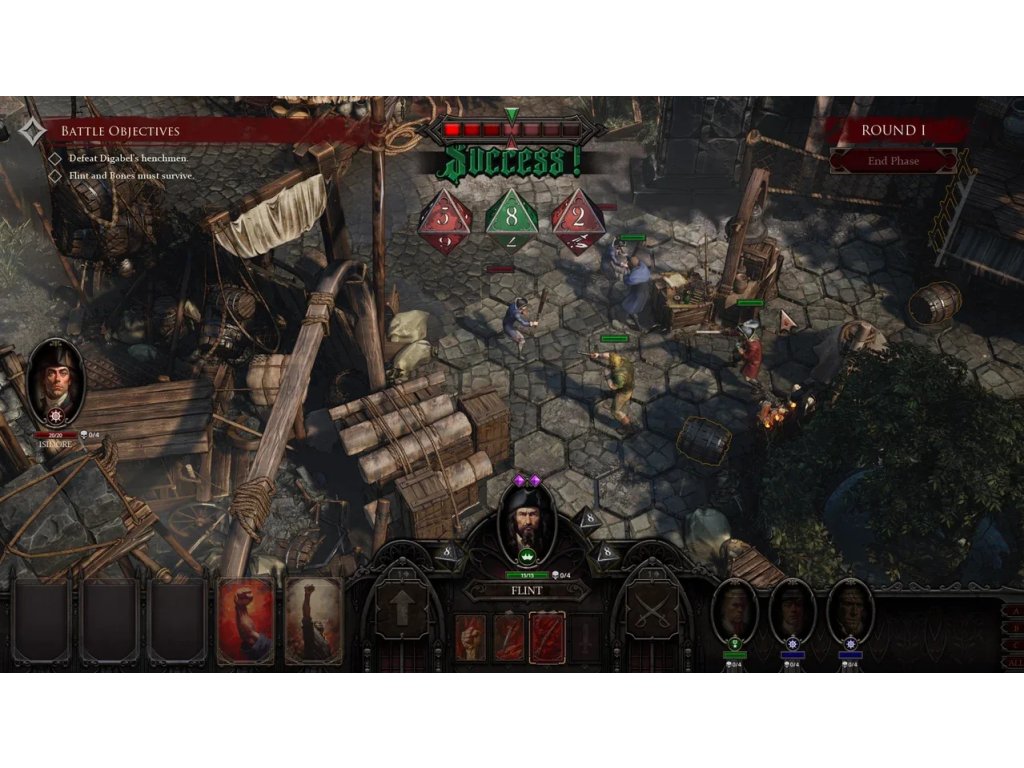This screenshot has height=768, width=1024.
Task: Select Isidore's portrait
Action: tap(56, 381)
